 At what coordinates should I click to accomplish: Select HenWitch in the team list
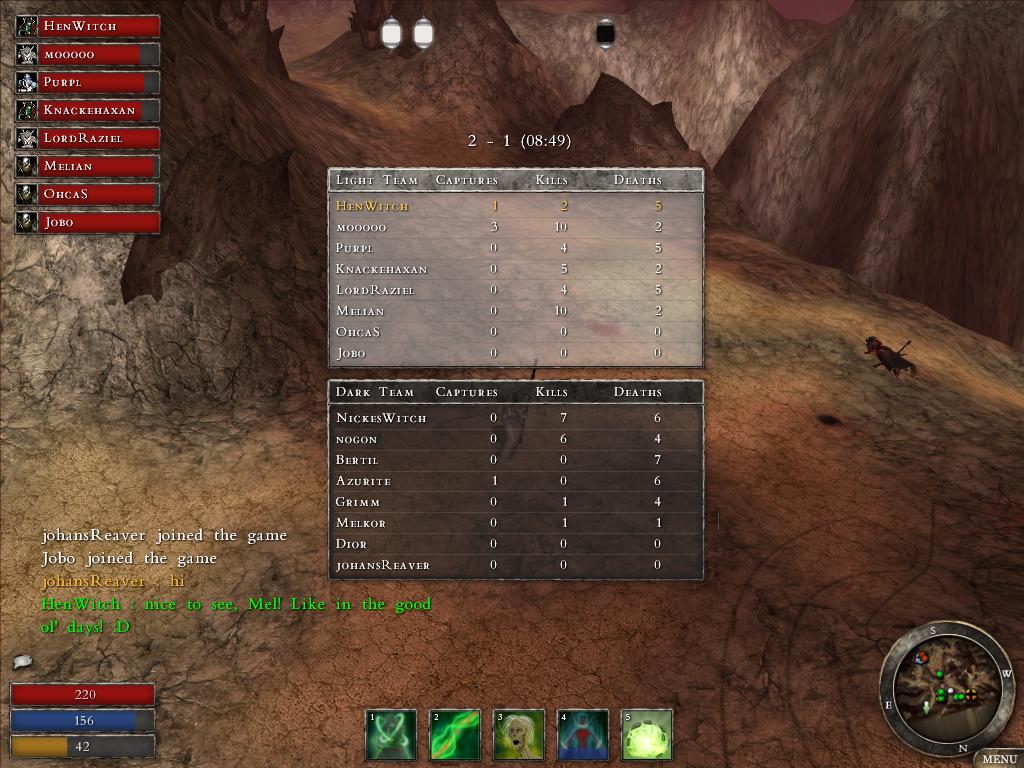tap(88, 26)
